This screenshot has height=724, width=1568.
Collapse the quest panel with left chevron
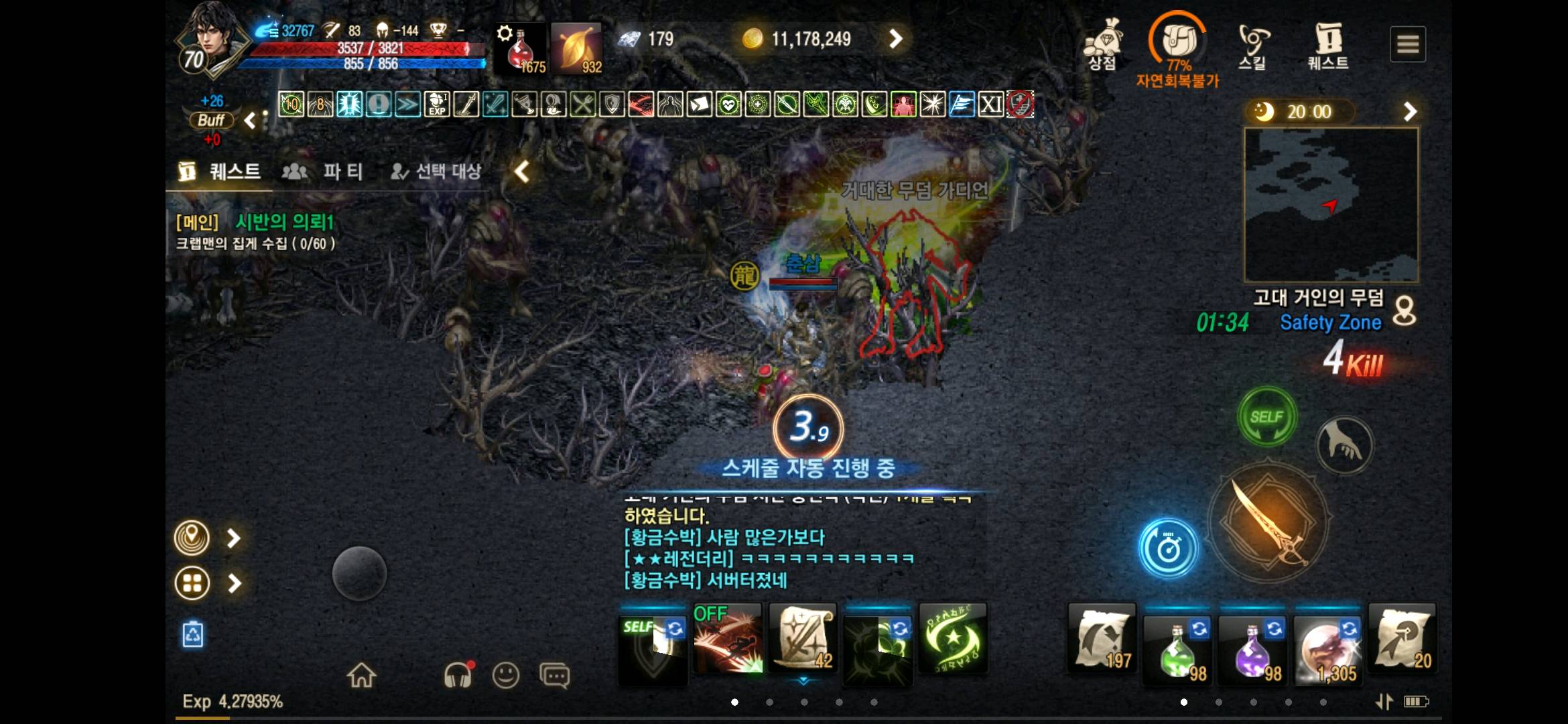[521, 172]
